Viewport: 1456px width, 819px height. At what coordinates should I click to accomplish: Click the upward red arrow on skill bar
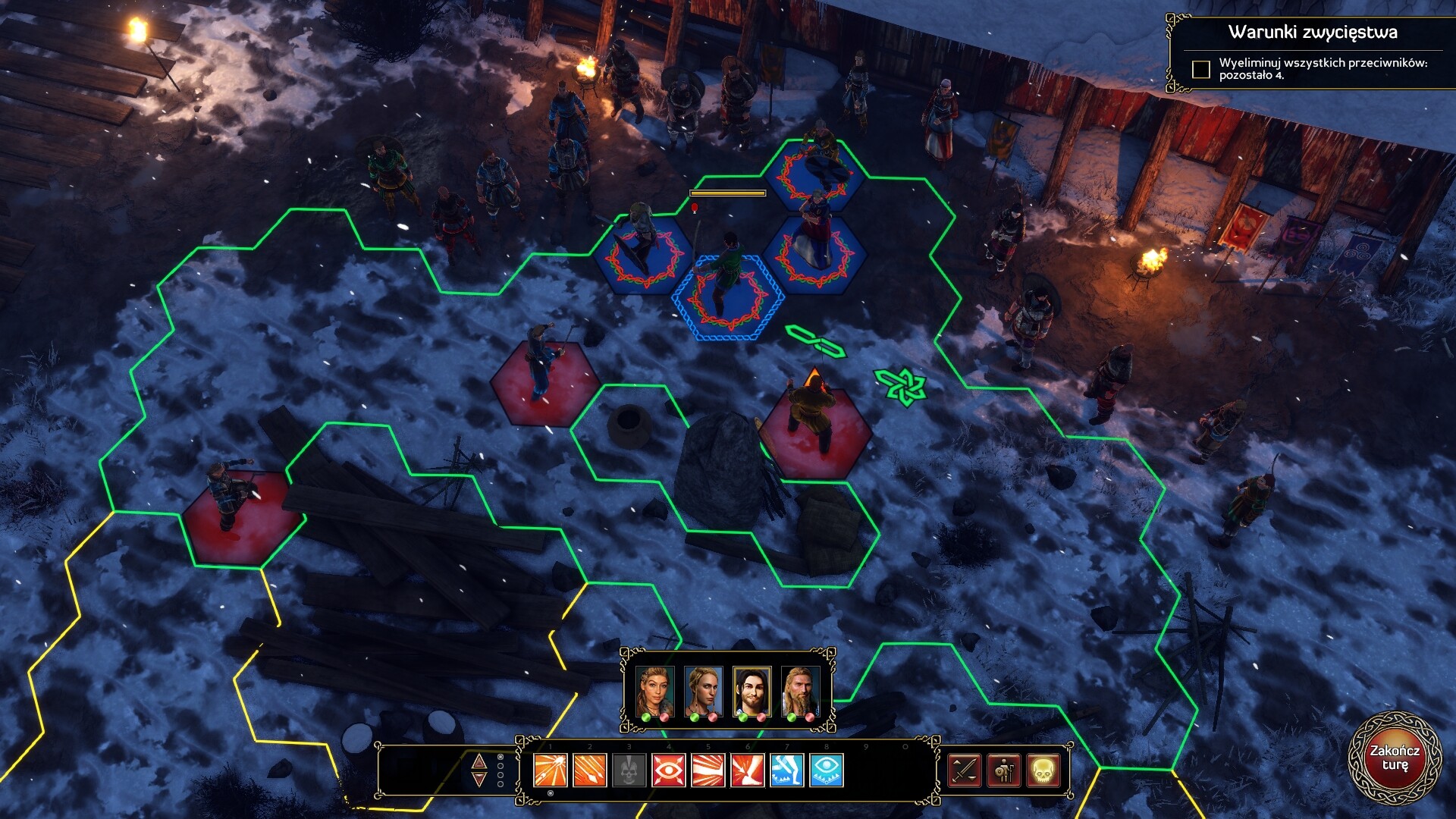pos(479,761)
